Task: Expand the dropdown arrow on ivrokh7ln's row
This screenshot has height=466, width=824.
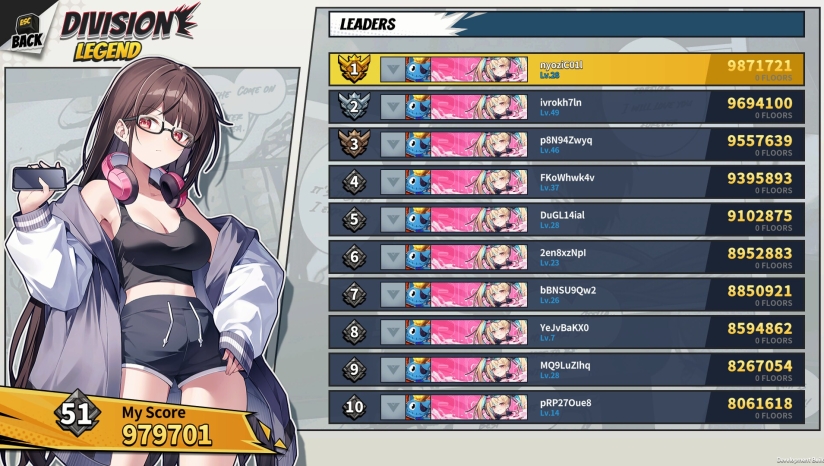Action: 392,107
